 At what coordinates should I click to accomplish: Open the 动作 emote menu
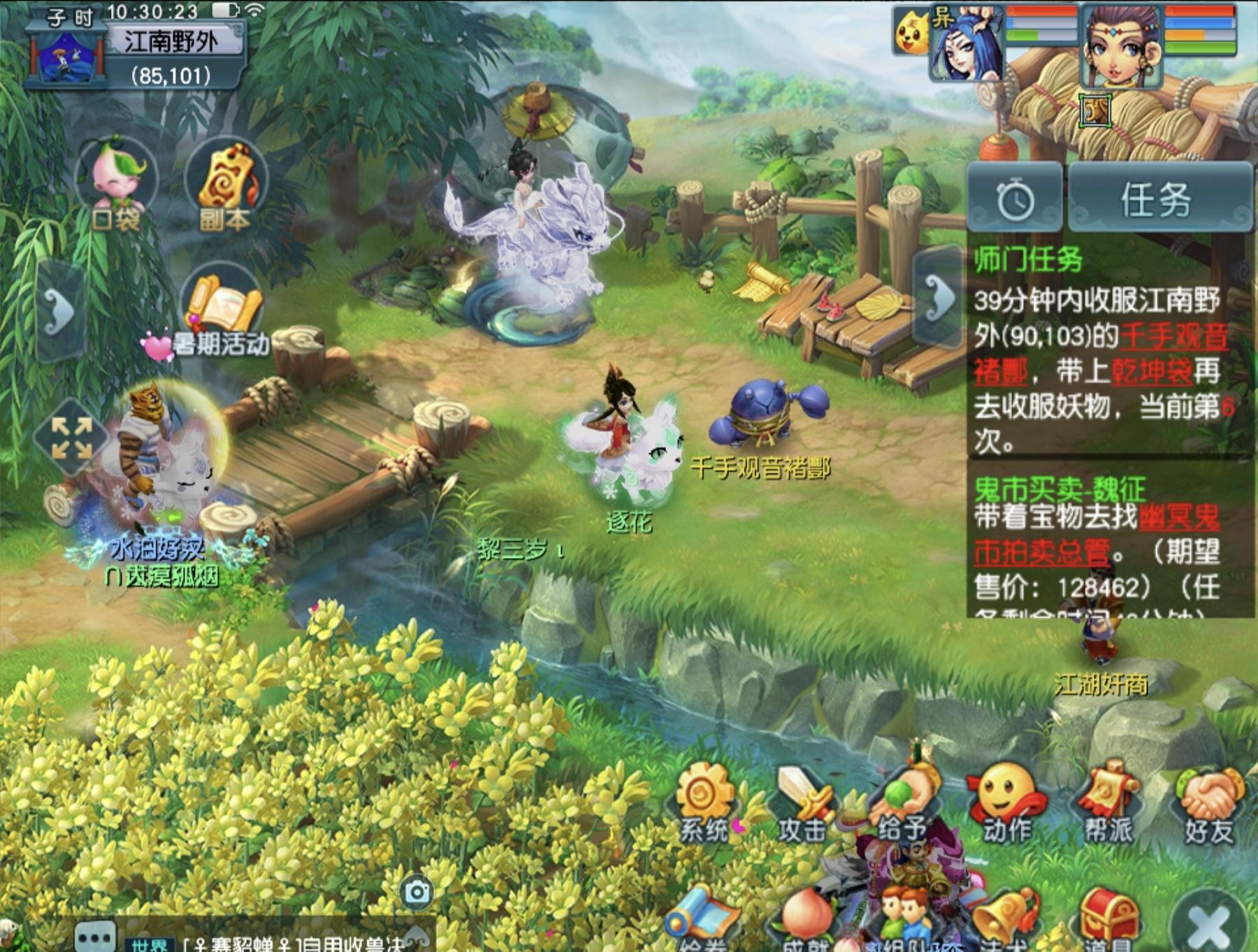(x=1006, y=804)
